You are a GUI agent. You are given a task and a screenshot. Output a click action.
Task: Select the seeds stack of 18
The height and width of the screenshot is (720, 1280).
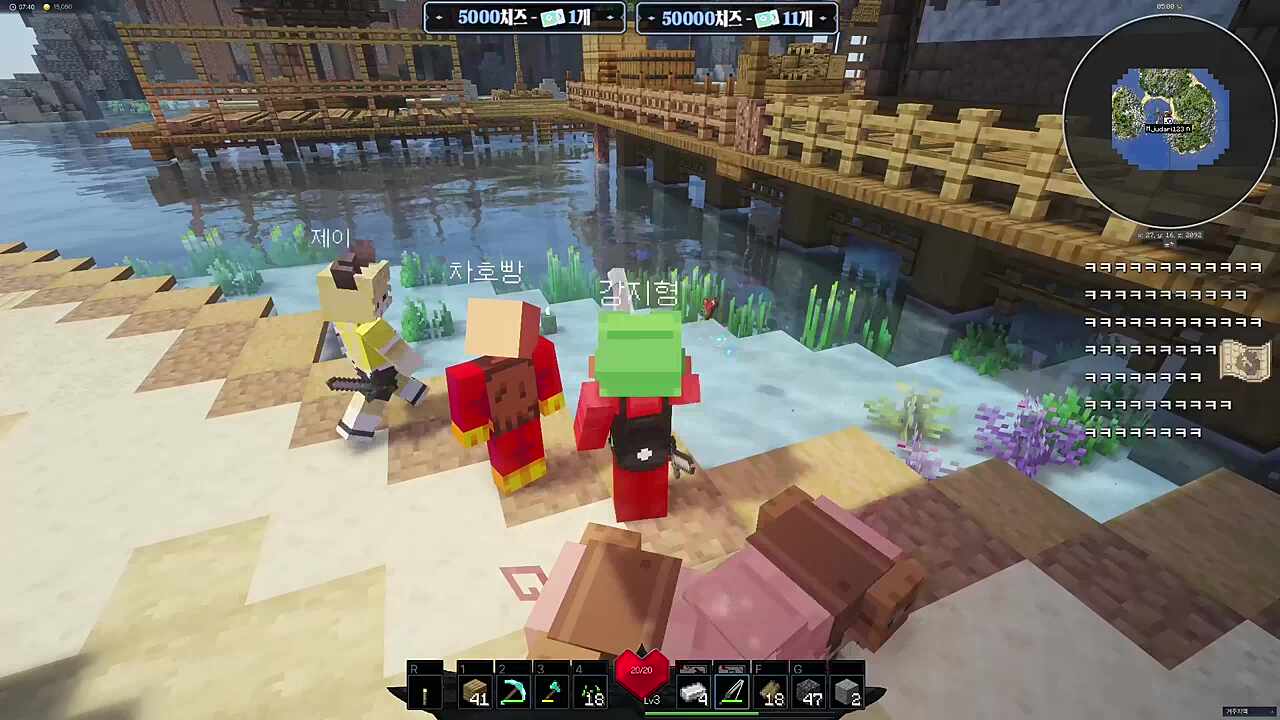(x=590, y=692)
